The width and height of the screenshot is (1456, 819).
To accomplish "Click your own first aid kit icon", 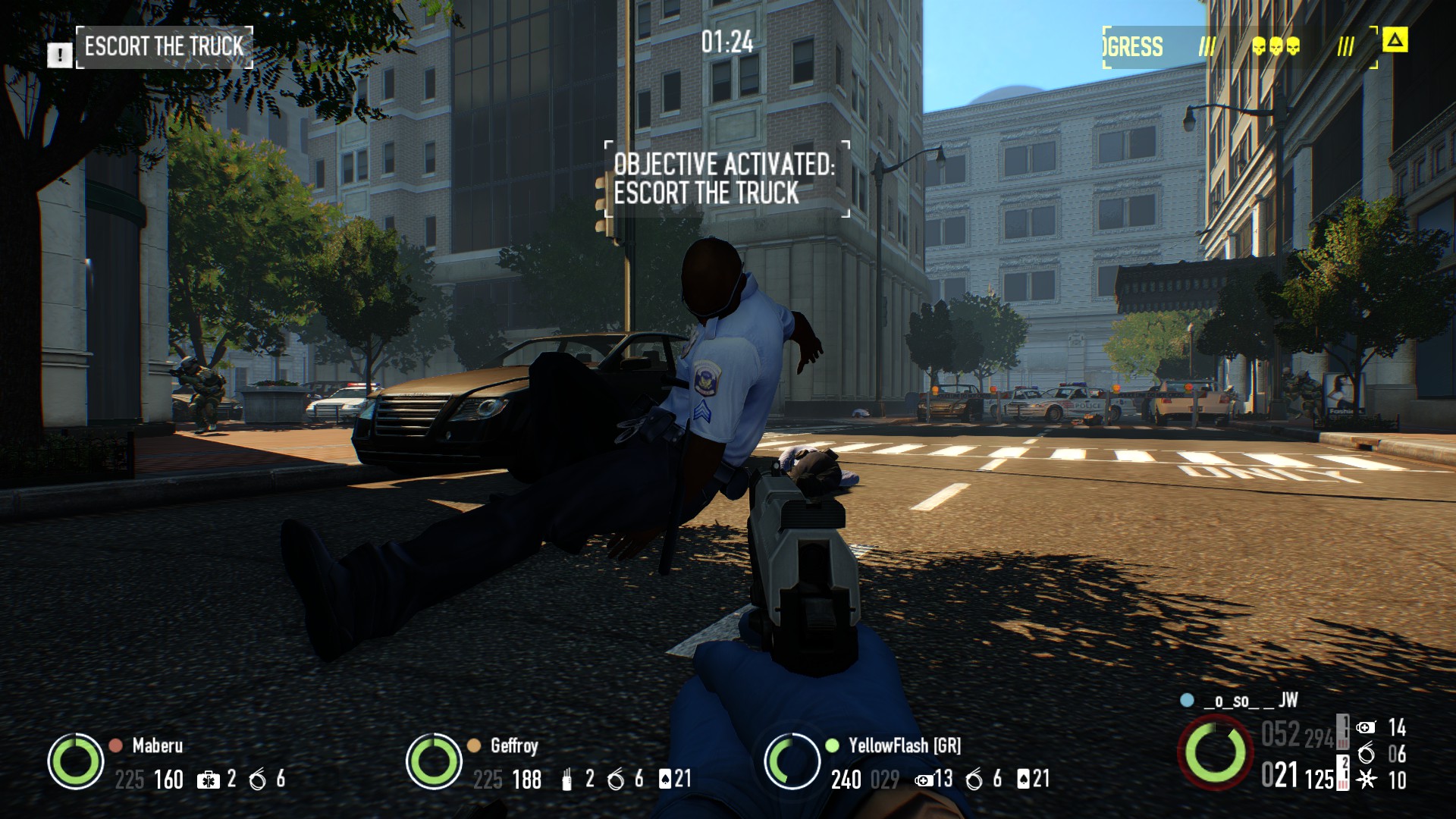I will coord(1365,728).
